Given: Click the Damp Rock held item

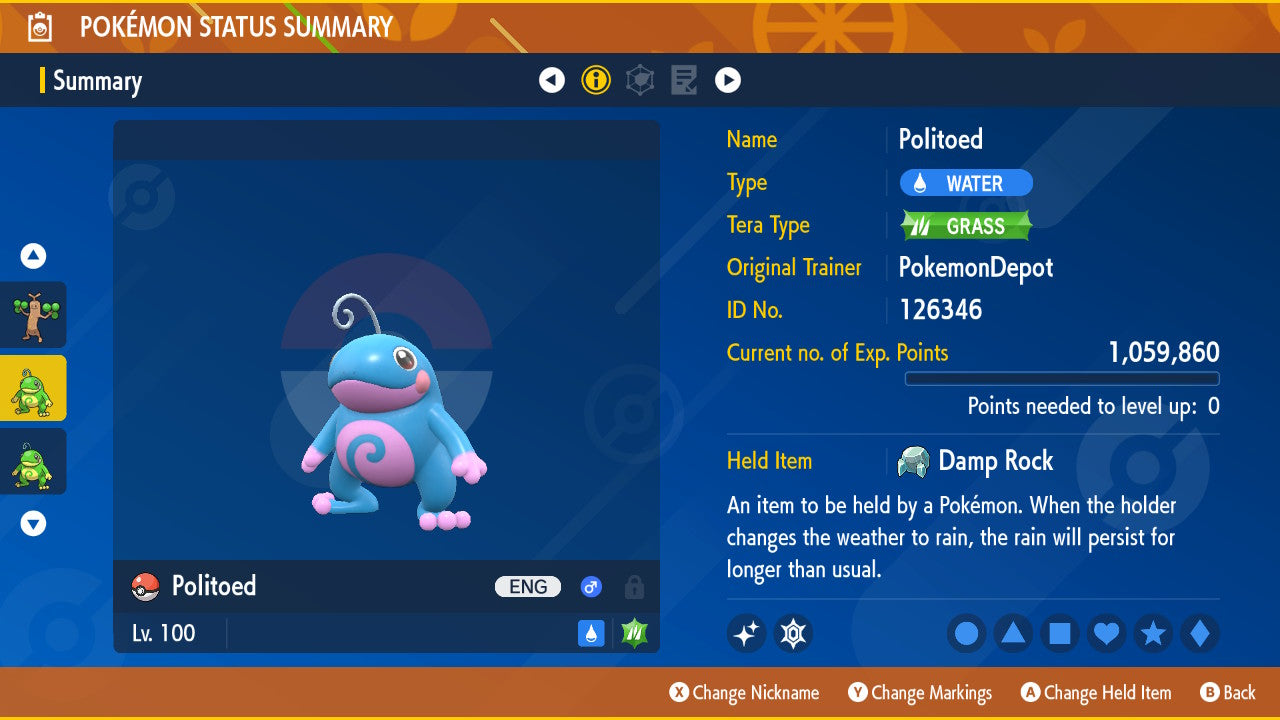Looking at the screenshot, I should [x=976, y=461].
